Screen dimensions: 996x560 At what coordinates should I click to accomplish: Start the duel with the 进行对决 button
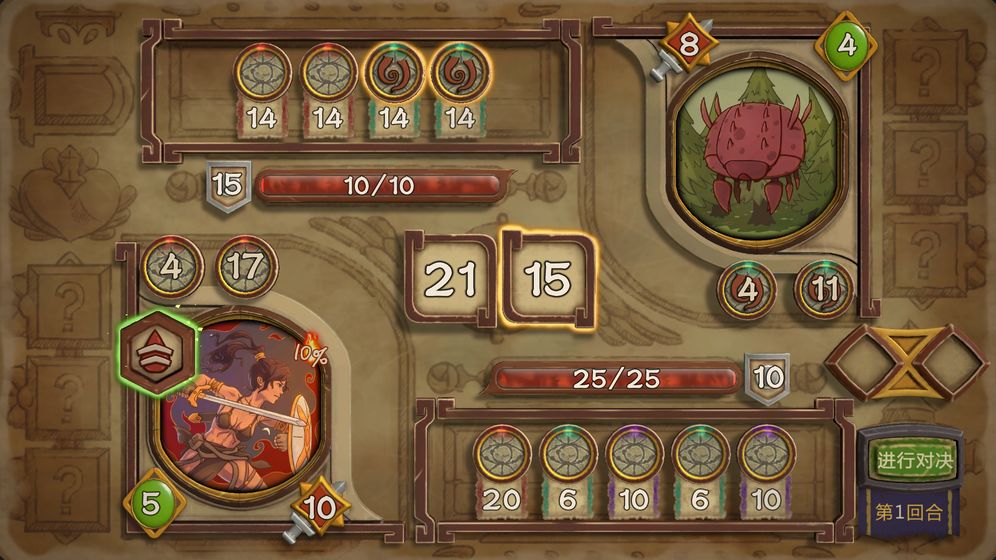pyautogui.click(x=915, y=461)
